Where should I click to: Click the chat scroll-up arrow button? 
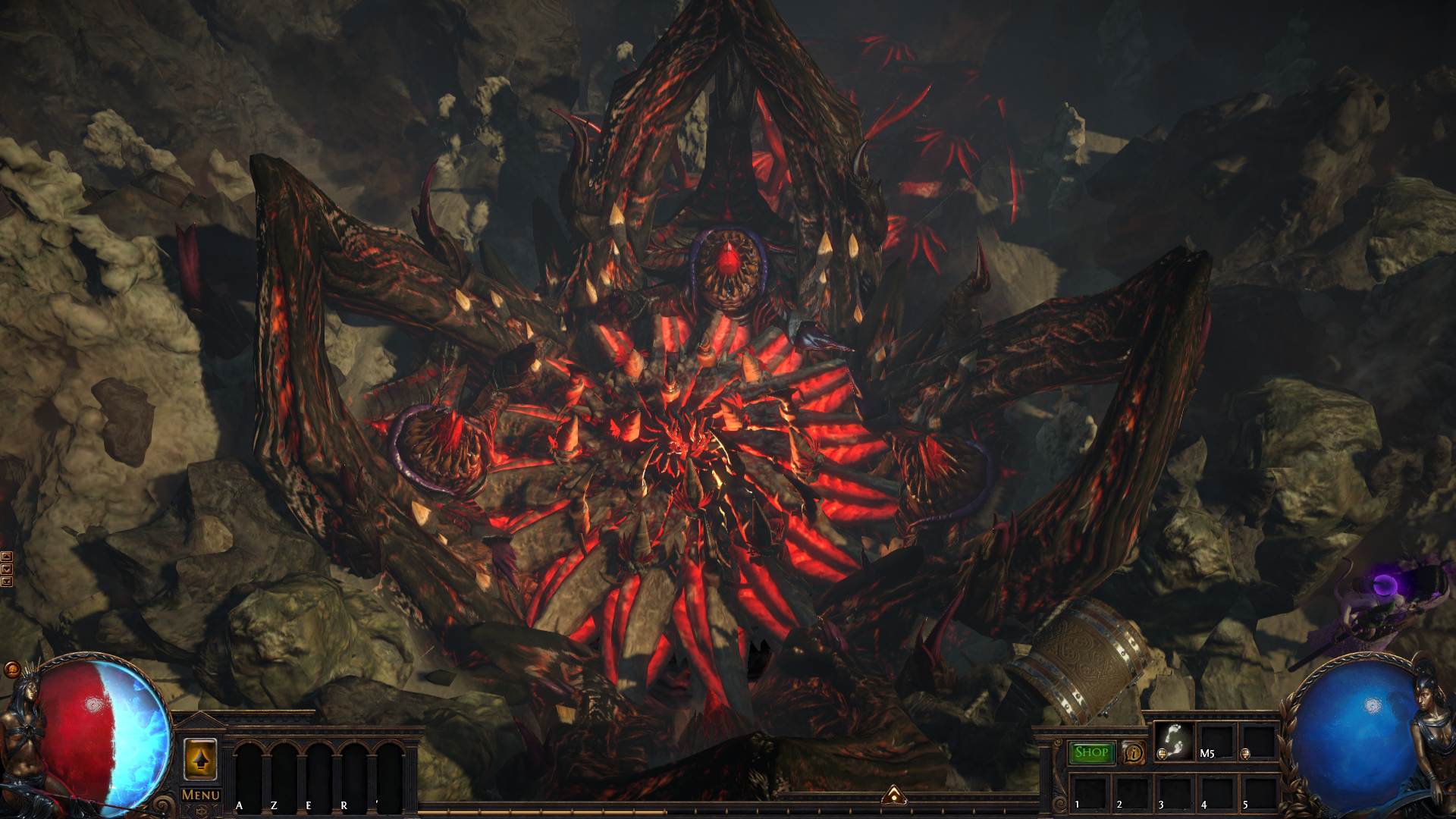point(7,557)
